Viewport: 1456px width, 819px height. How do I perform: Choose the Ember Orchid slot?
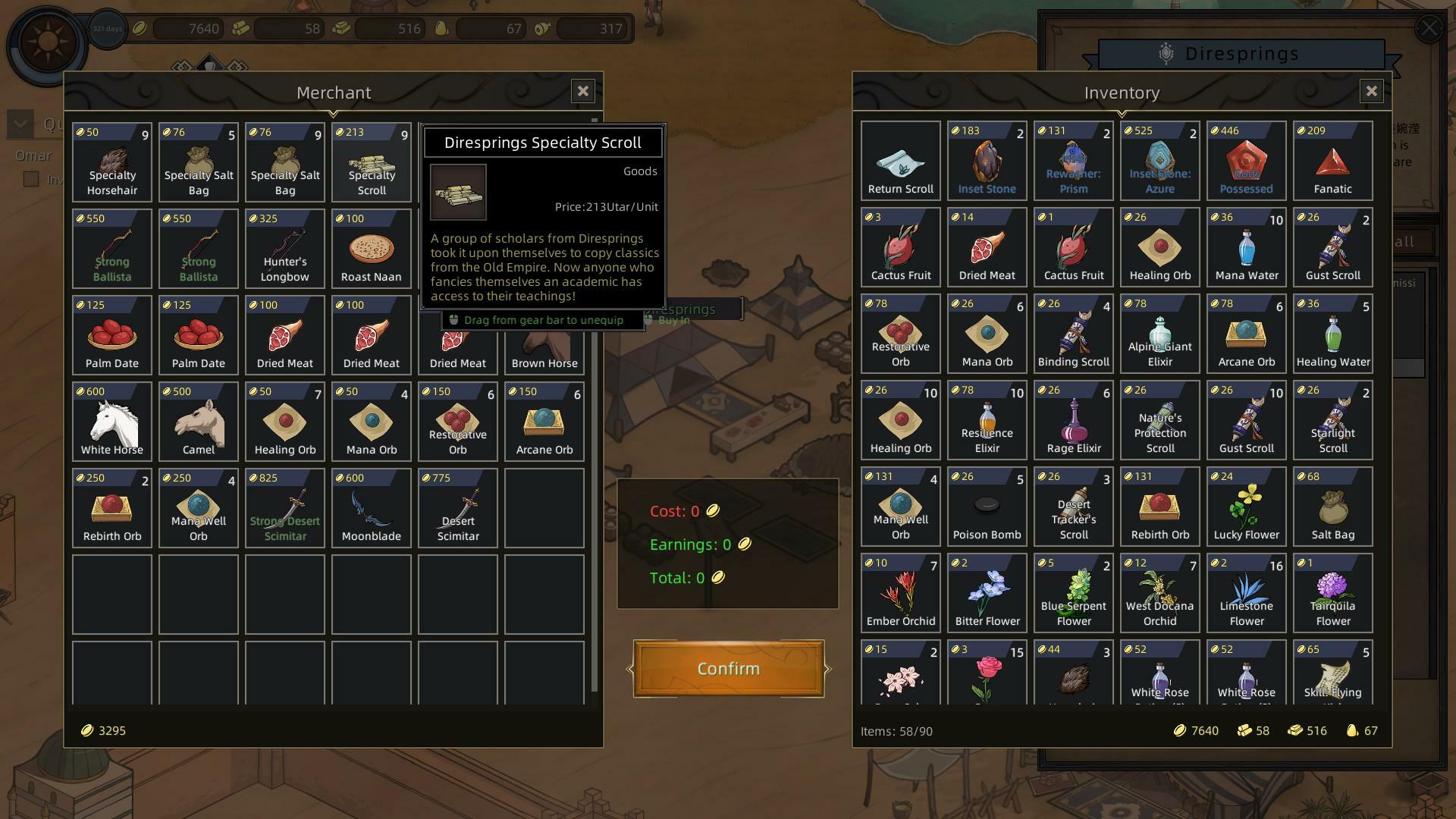point(901,593)
